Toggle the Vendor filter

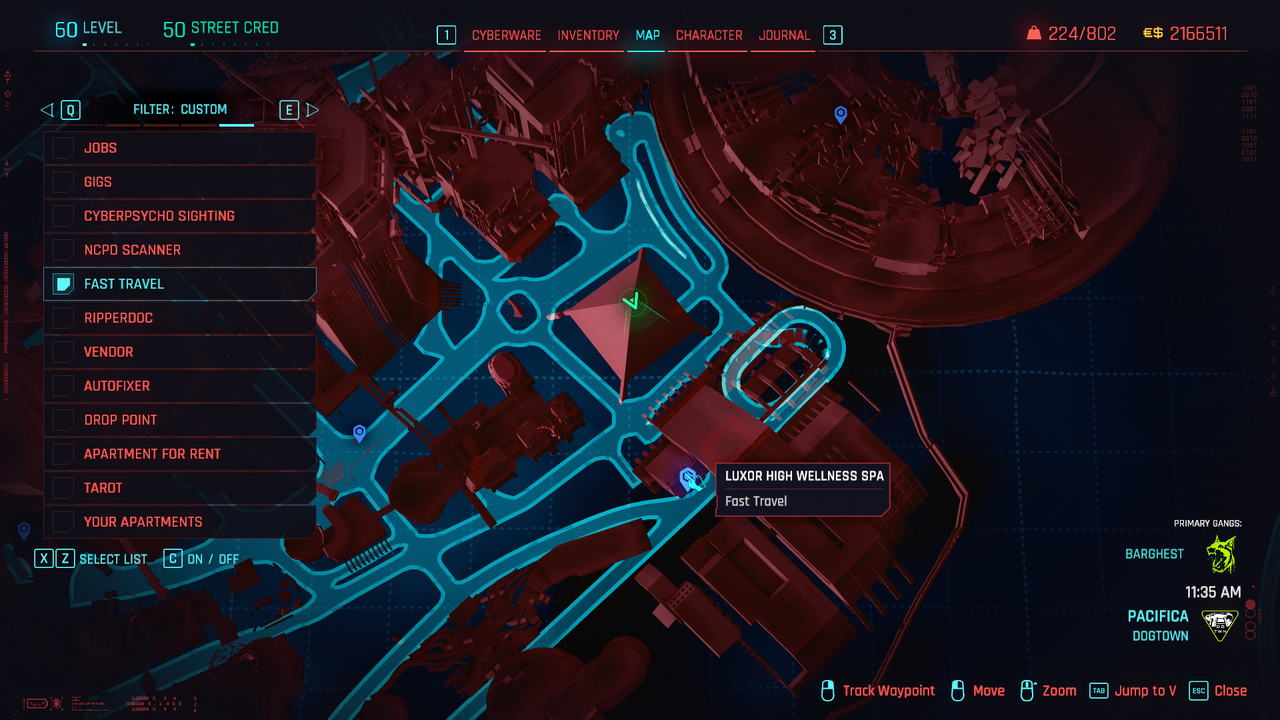click(x=64, y=352)
